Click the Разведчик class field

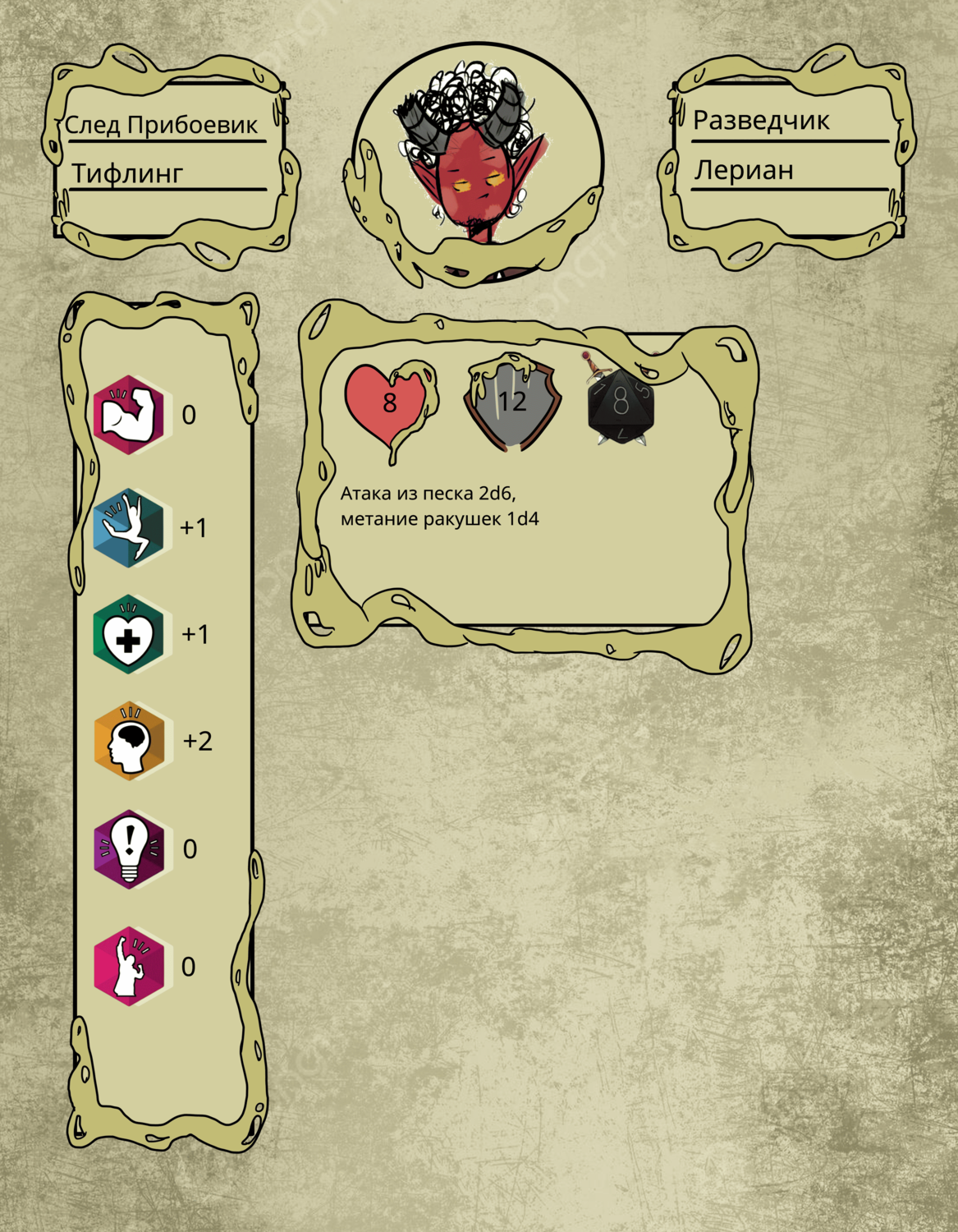coord(761,120)
